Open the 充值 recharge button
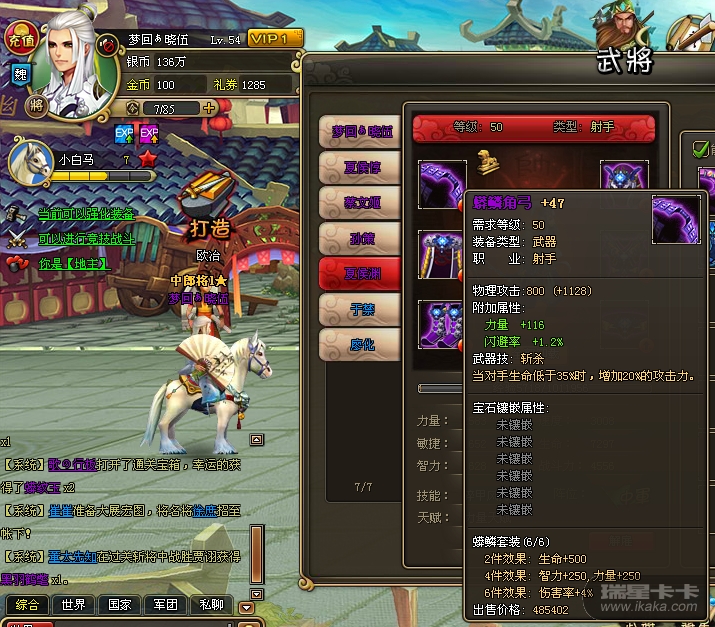 coord(20,41)
